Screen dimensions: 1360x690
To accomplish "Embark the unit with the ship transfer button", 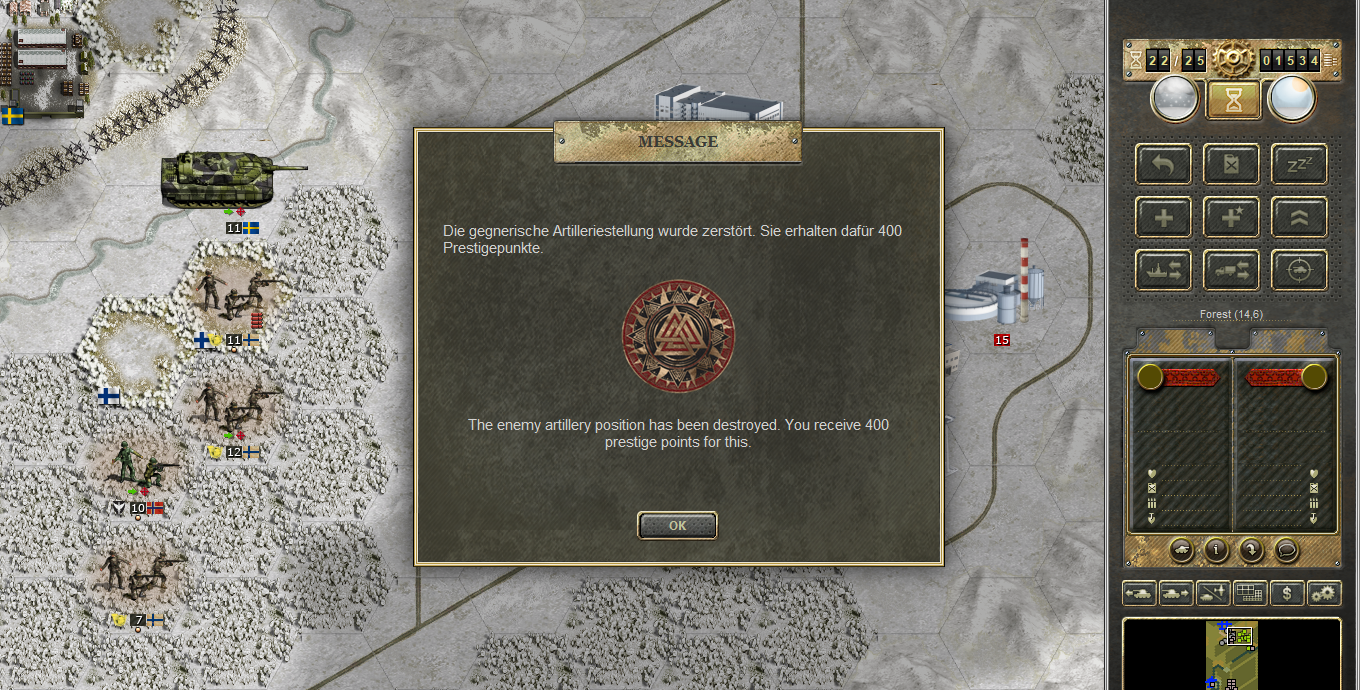I will pyautogui.click(x=1163, y=269).
